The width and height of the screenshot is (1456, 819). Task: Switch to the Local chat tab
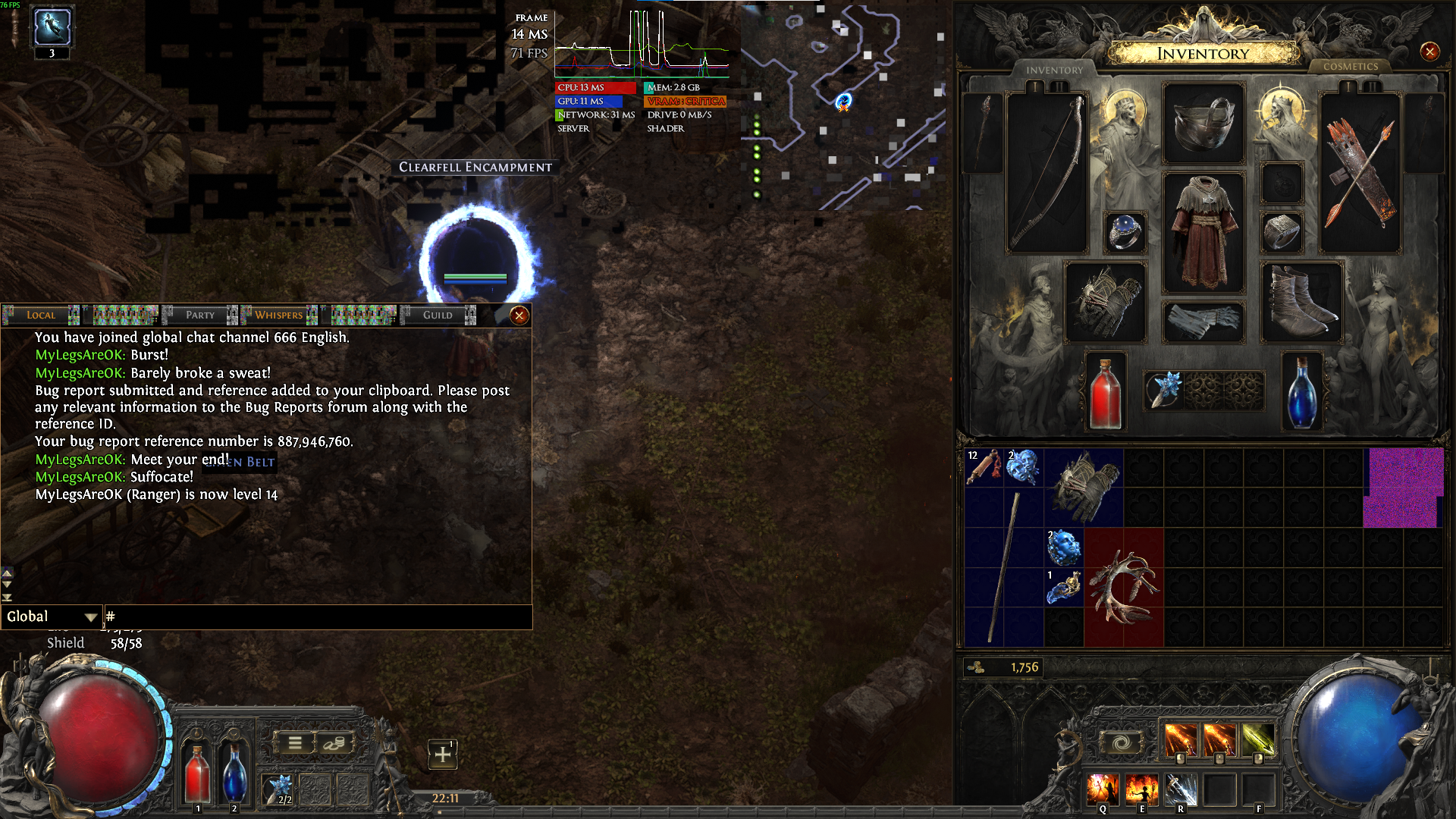tap(41, 315)
